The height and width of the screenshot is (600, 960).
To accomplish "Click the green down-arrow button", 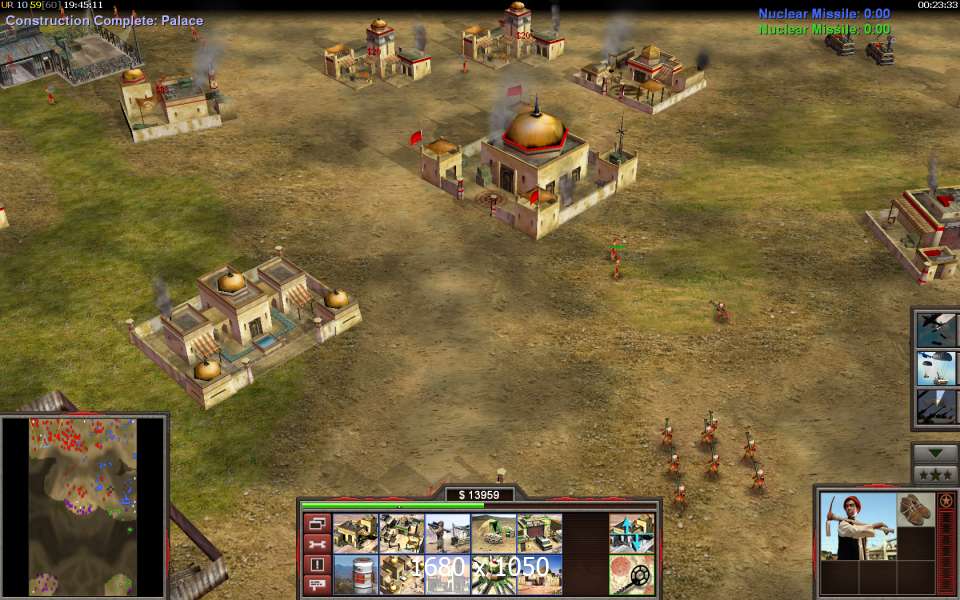I will 936,453.
